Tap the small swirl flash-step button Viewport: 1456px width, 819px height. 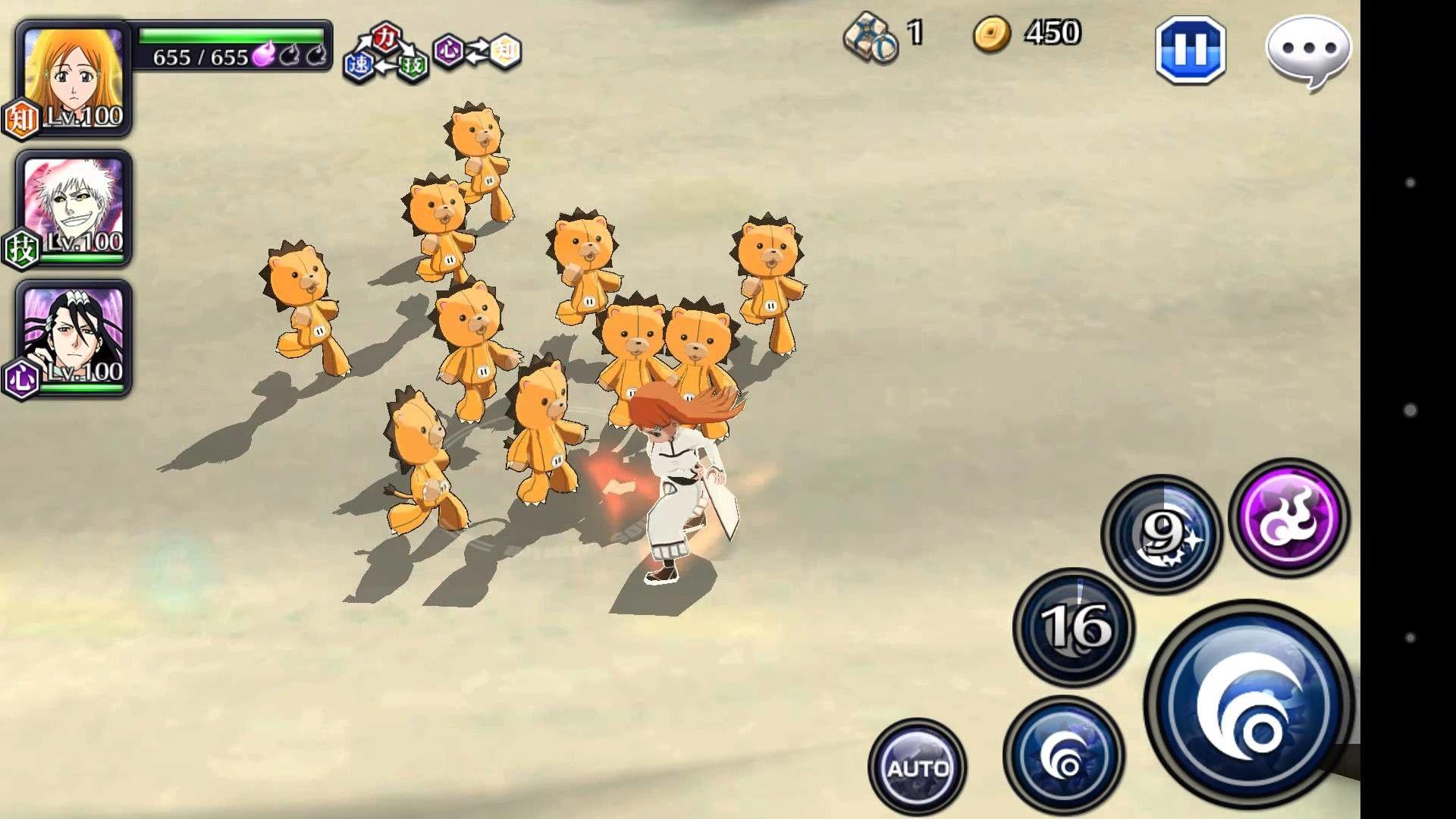1063,755
